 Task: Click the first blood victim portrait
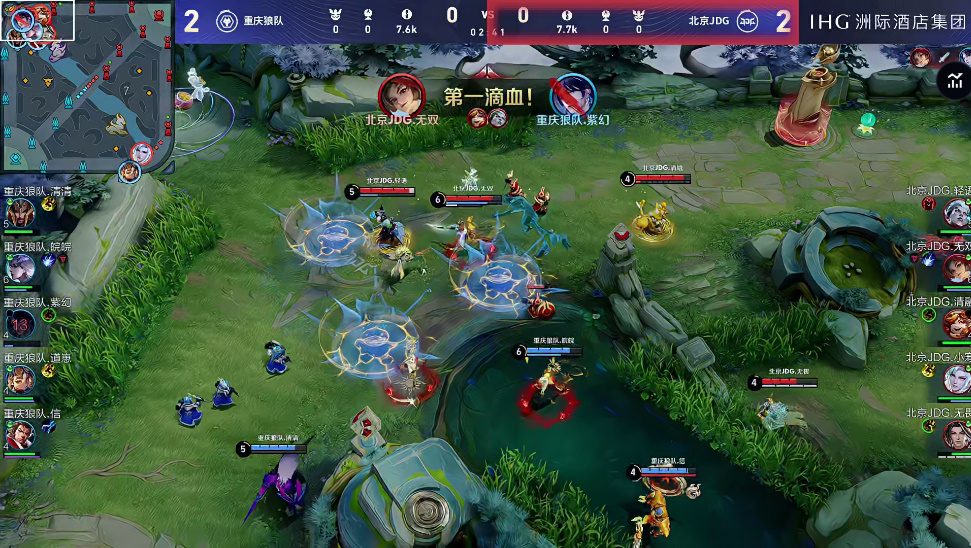[573, 95]
